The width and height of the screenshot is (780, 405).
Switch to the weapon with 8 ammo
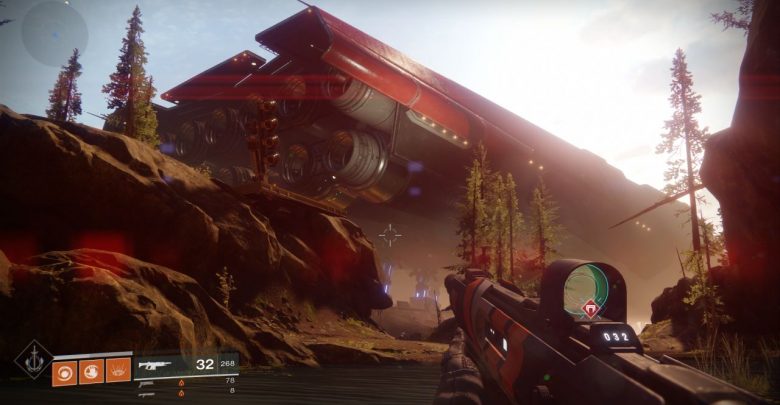(150, 393)
